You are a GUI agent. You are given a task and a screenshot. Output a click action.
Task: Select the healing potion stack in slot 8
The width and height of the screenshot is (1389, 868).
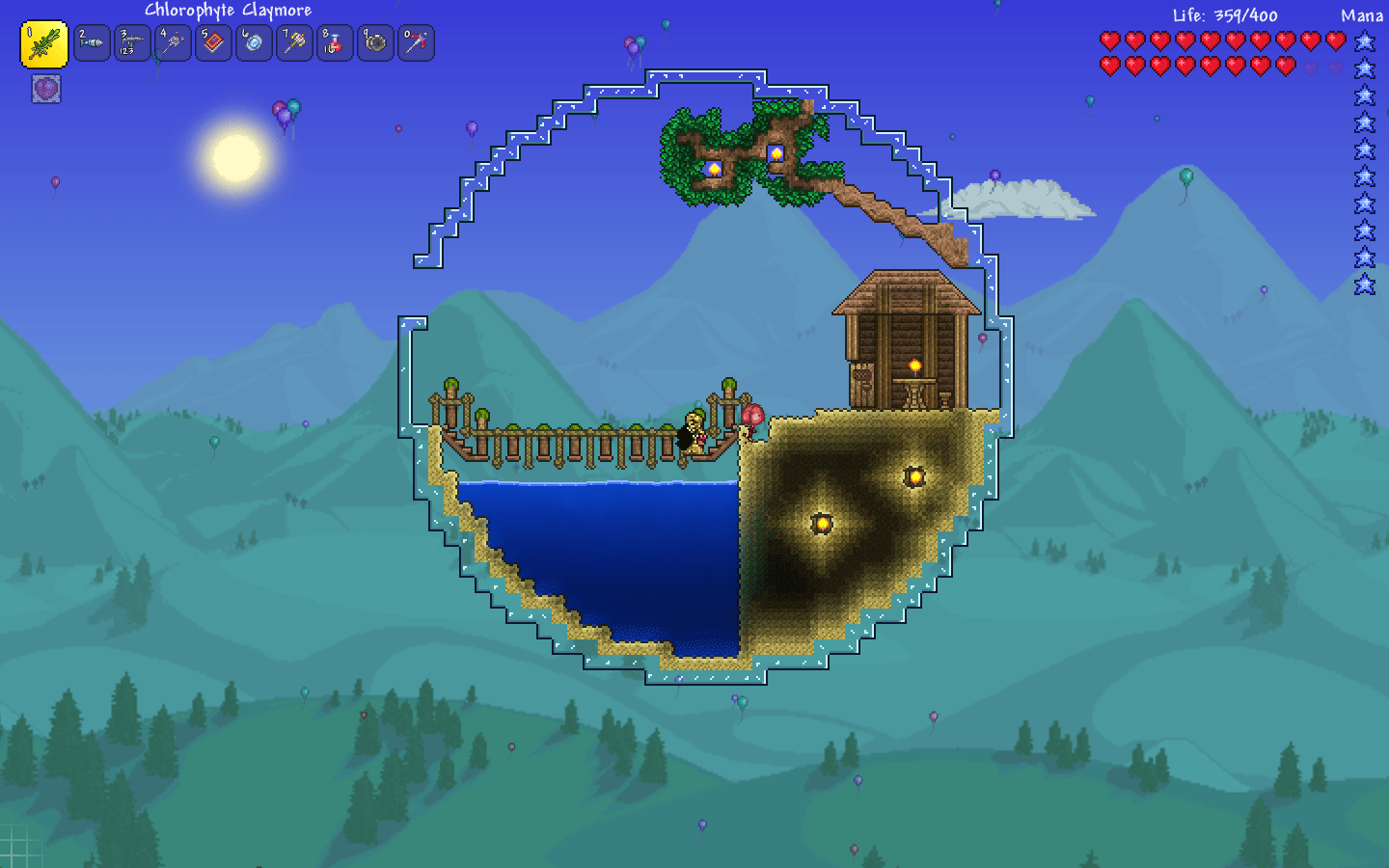click(335, 43)
